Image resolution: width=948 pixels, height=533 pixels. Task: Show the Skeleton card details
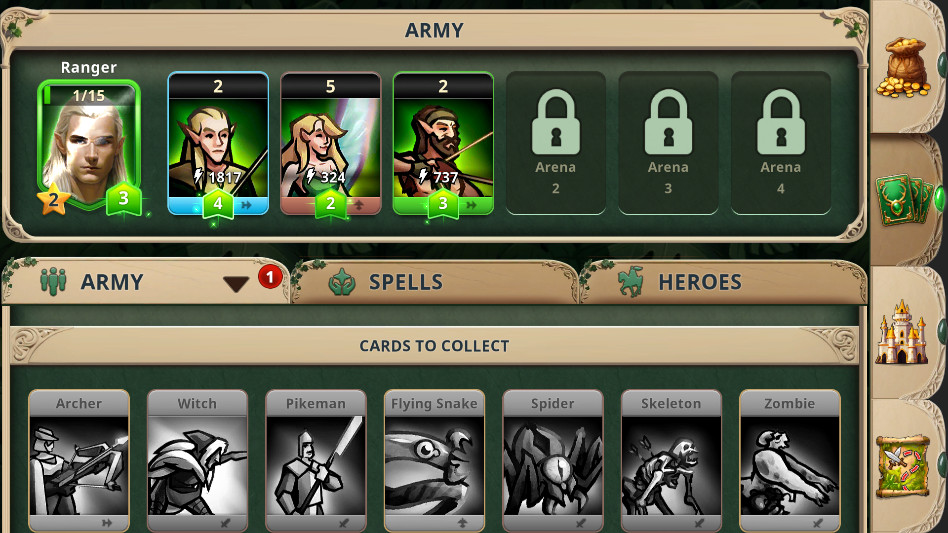[x=671, y=460]
